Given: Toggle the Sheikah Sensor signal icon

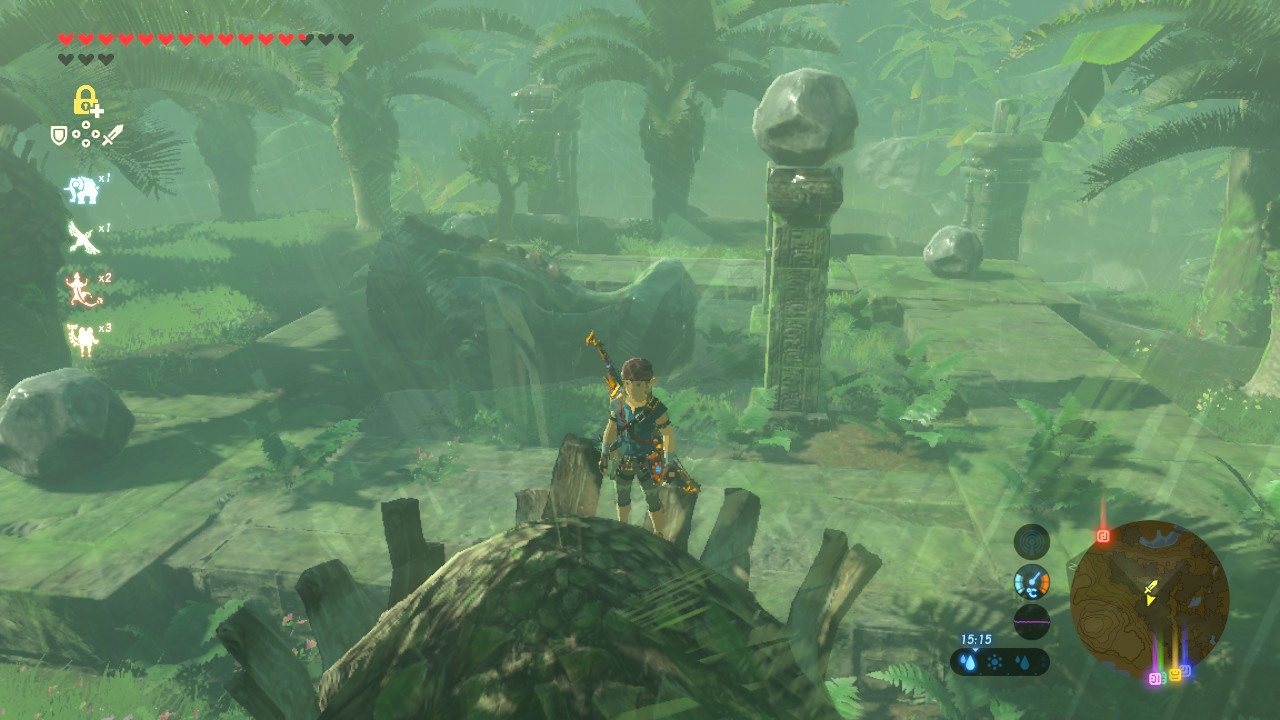Looking at the screenshot, I should tap(1031, 542).
